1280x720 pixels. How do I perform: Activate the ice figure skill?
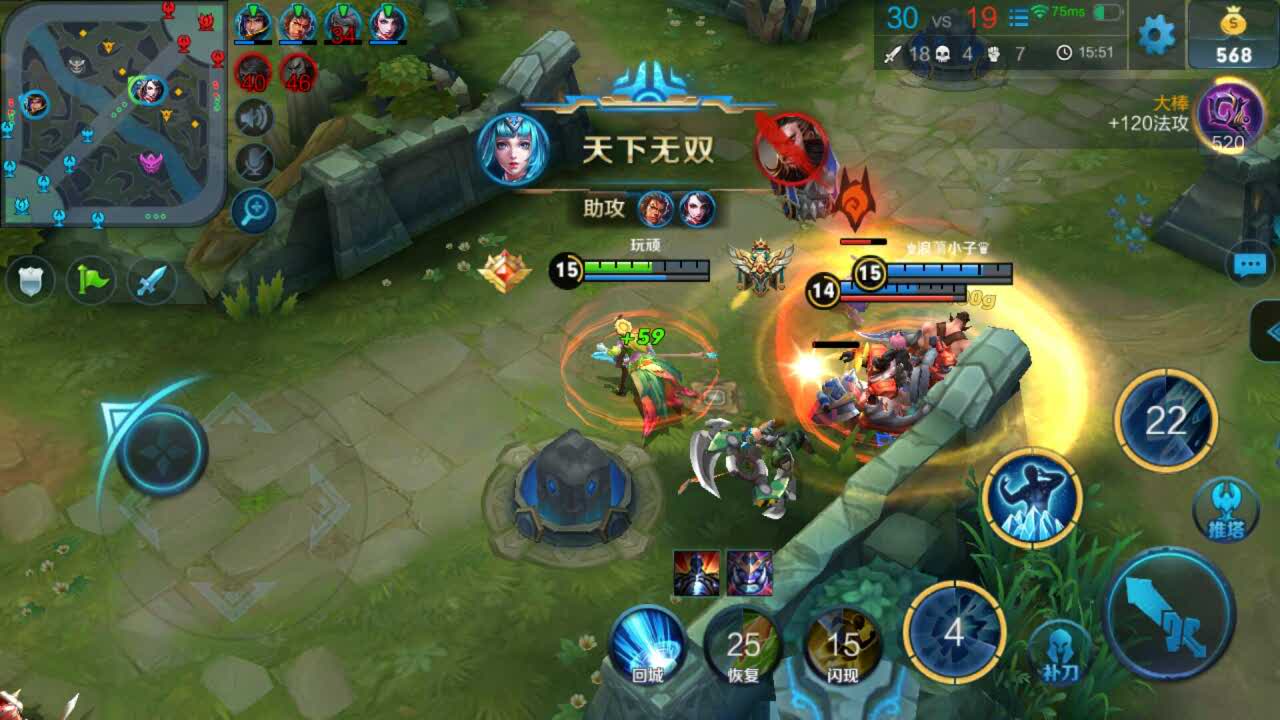pyautogui.click(x=1032, y=497)
